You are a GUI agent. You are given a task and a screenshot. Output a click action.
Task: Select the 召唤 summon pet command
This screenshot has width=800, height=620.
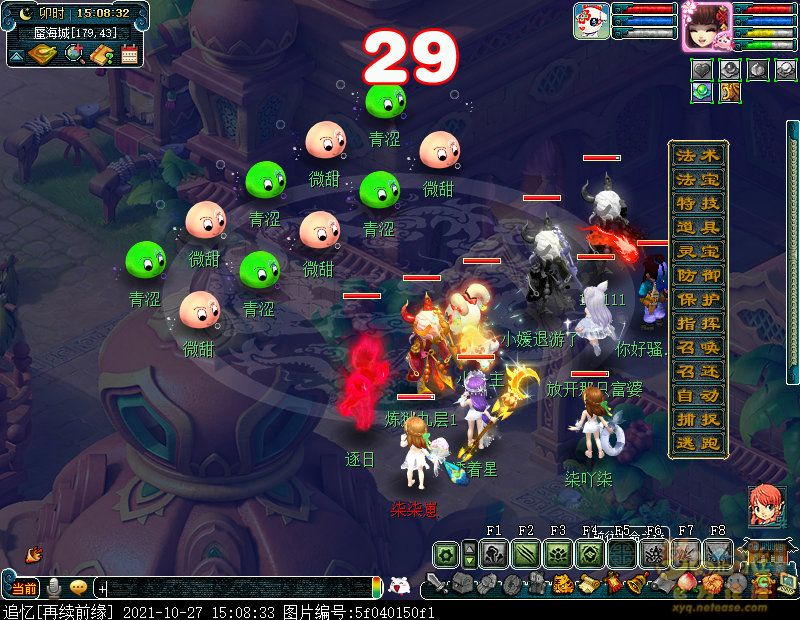click(x=698, y=348)
